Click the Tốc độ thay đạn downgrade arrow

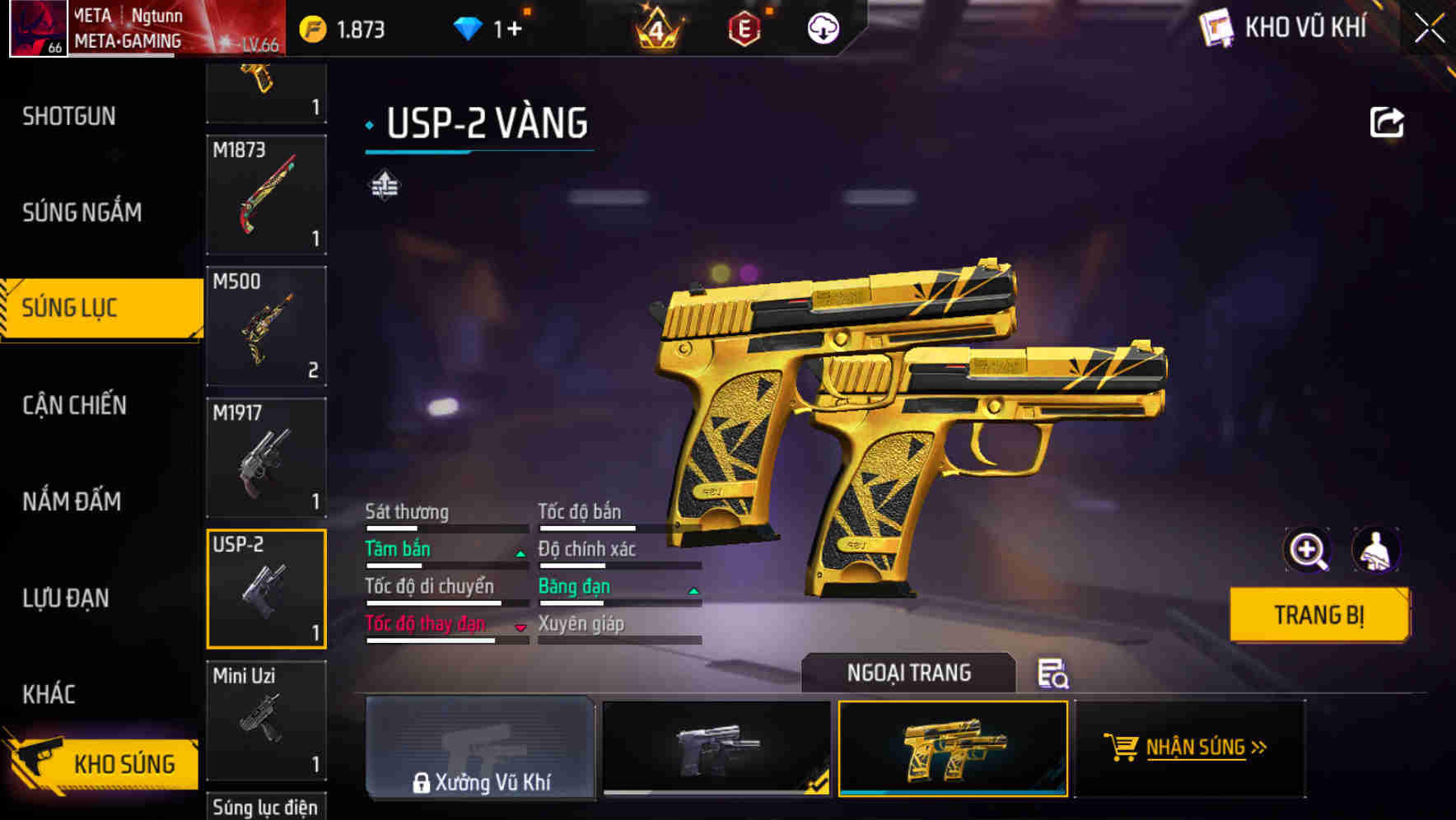[x=520, y=627]
